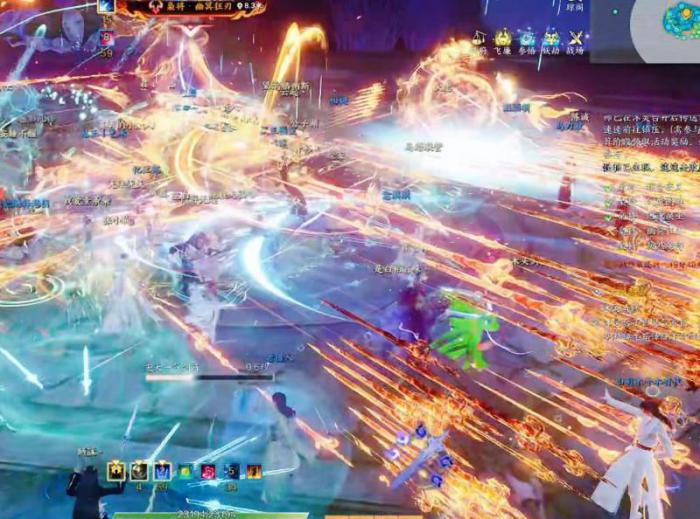Image resolution: width=700 pixels, height=519 pixels.
Task: Select the 飞廉 golden icon
Action: [x=503, y=38]
